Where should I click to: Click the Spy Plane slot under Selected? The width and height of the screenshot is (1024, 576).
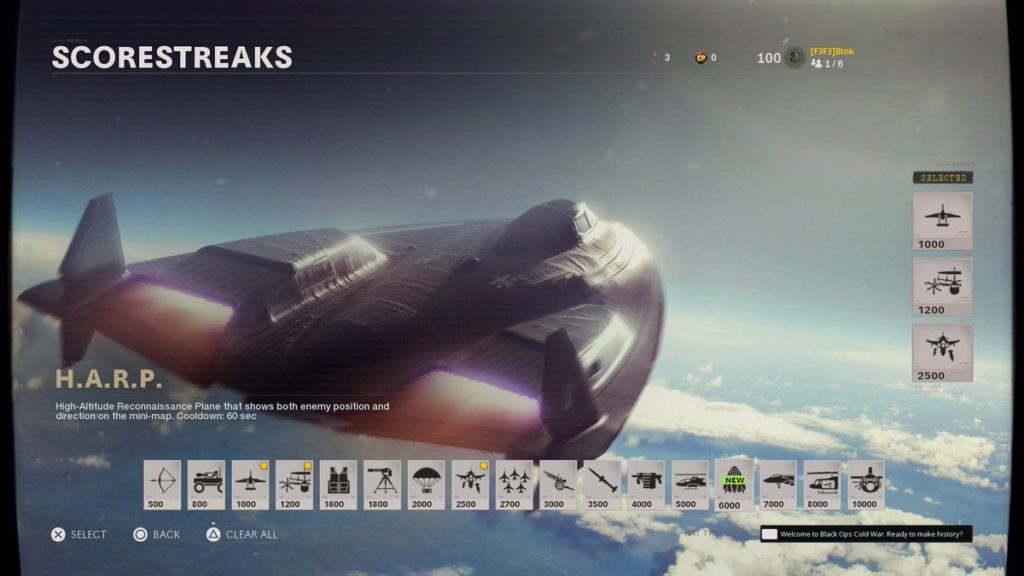(942, 220)
